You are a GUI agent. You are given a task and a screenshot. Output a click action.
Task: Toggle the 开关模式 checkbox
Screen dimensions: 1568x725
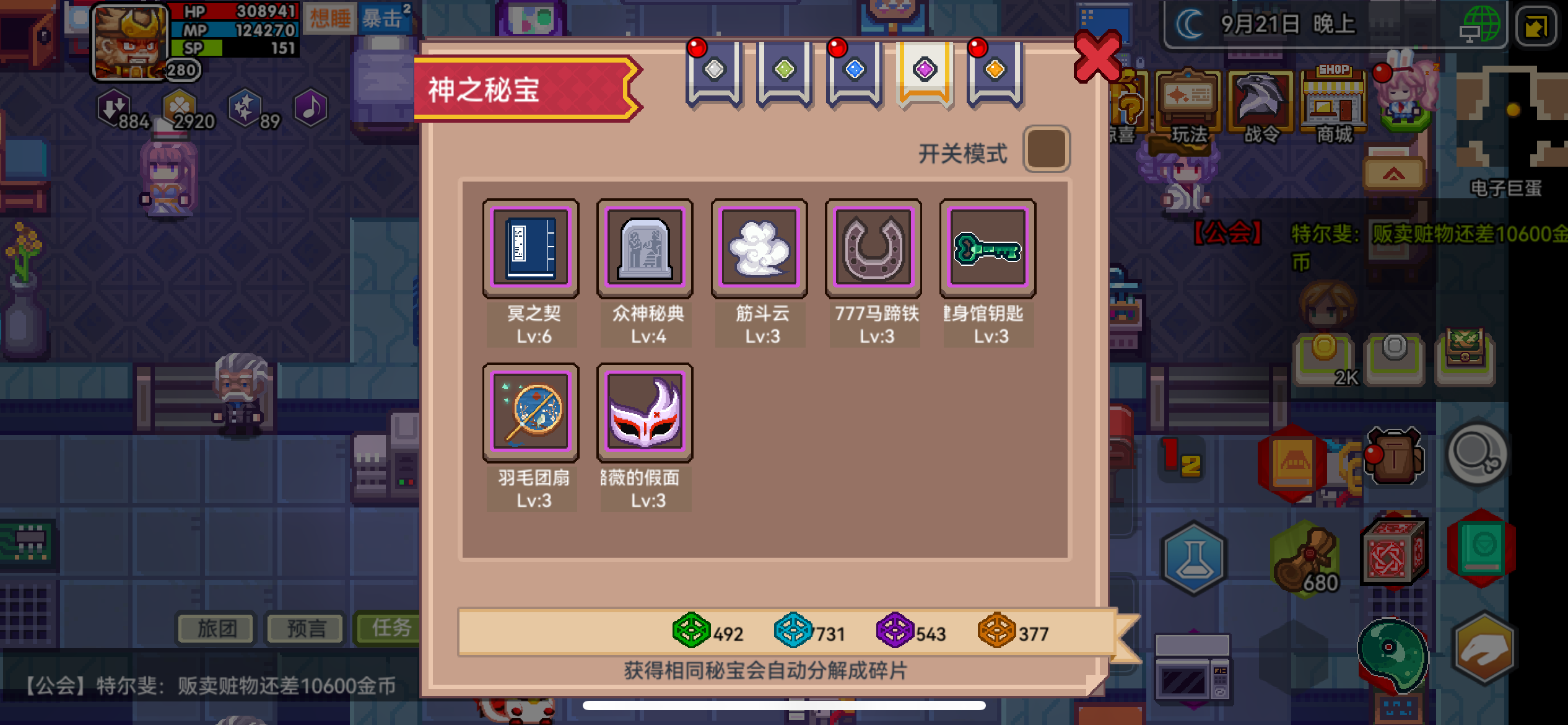tap(1048, 147)
